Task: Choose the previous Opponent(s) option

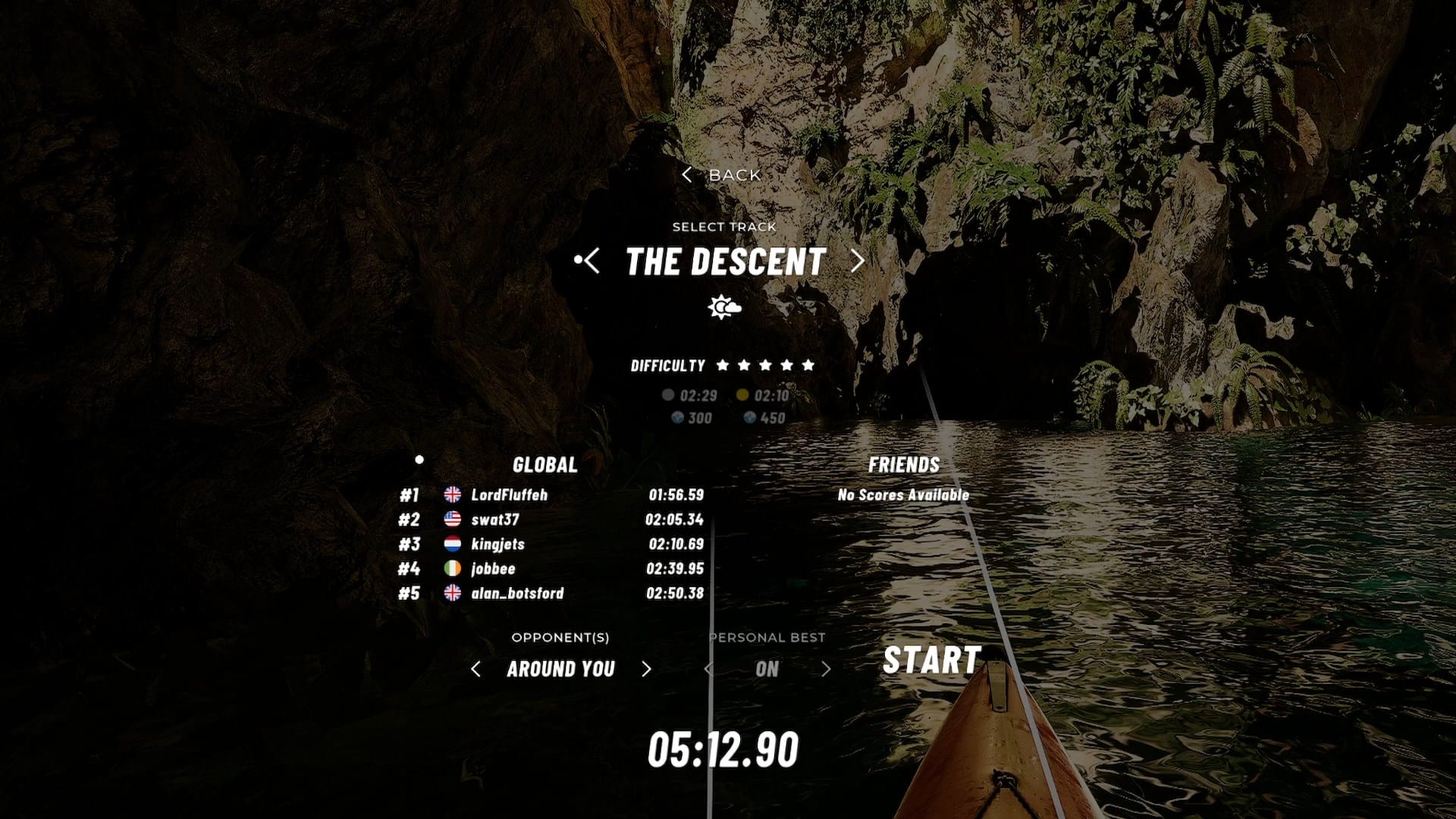Action: pyautogui.click(x=475, y=669)
